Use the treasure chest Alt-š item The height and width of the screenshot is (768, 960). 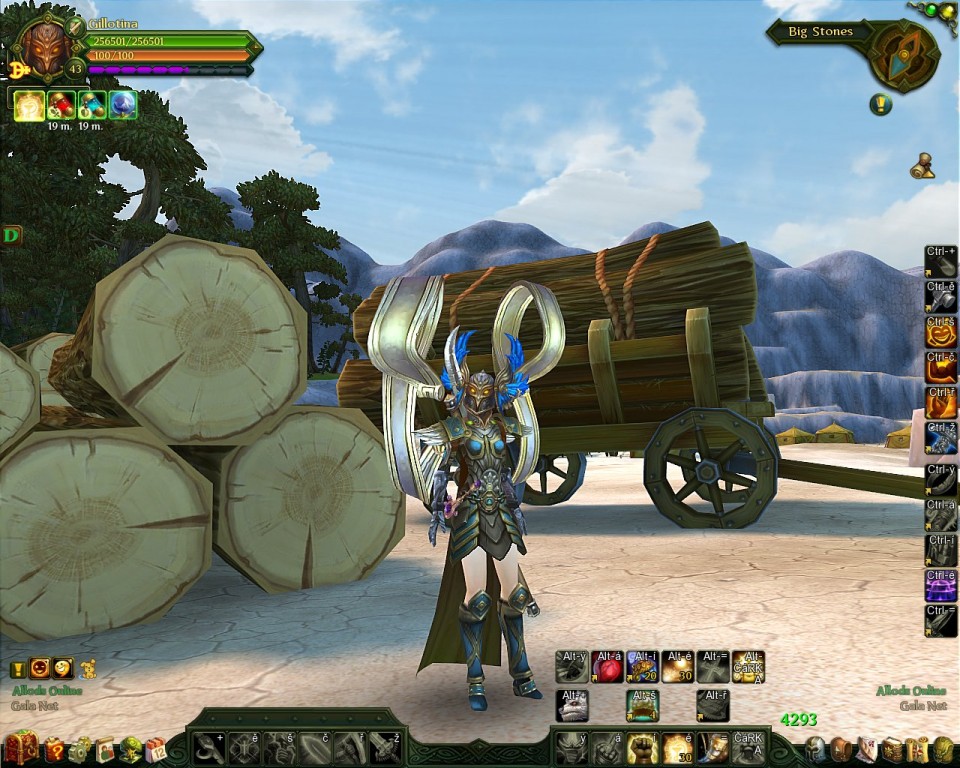(x=642, y=705)
